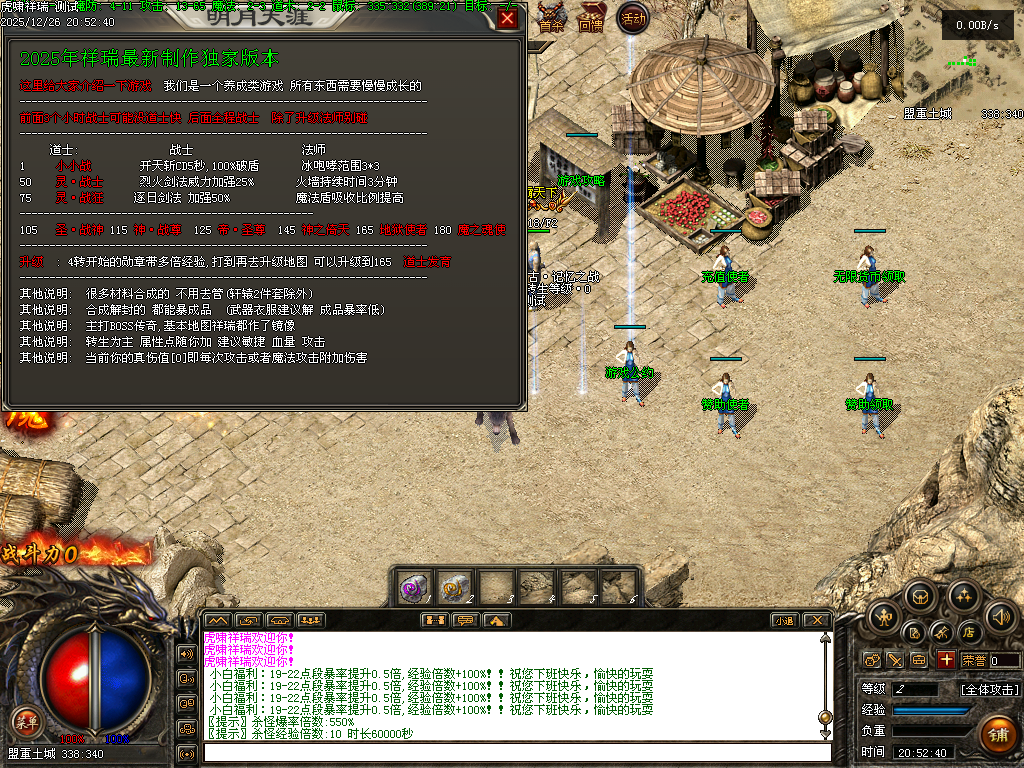Open the 杀早 button on the orb
The width and height of the screenshot is (1024, 768).
(26, 720)
